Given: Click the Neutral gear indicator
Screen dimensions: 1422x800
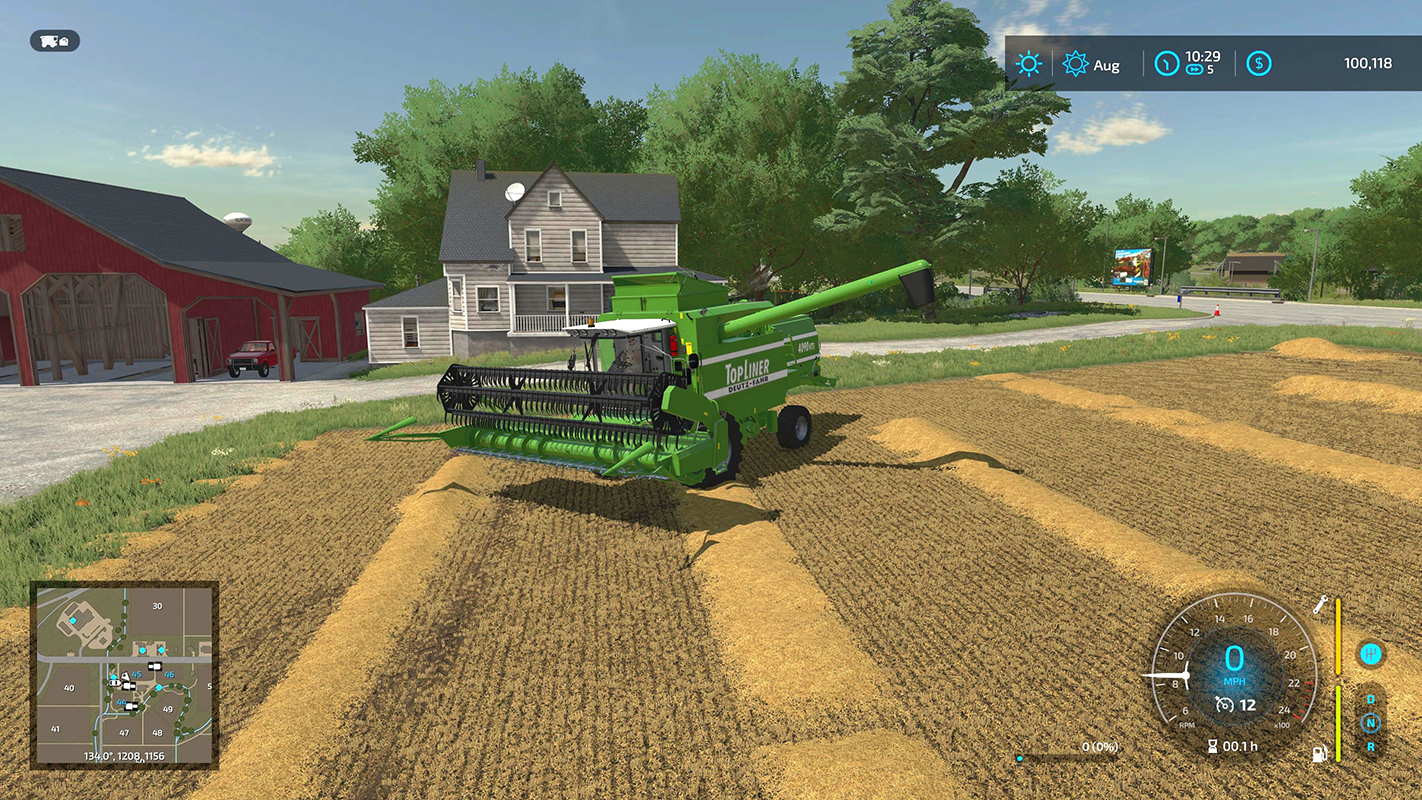Looking at the screenshot, I should [x=1372, y=723].
